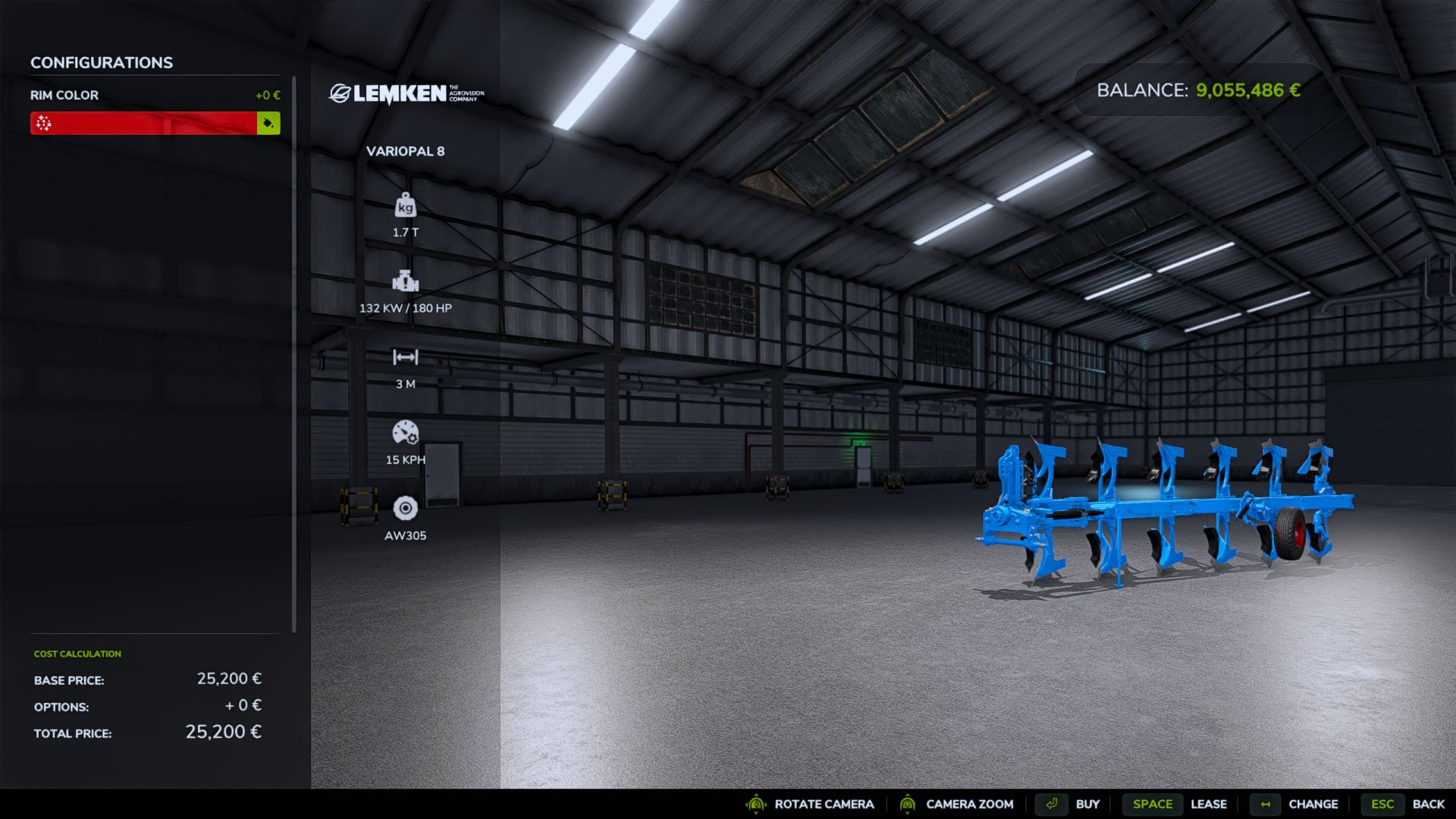This screenshot has height=819, width=1456.
Task: Click the working width icon above 3 M
Action: pyautogui.click(x=406, y=358)
